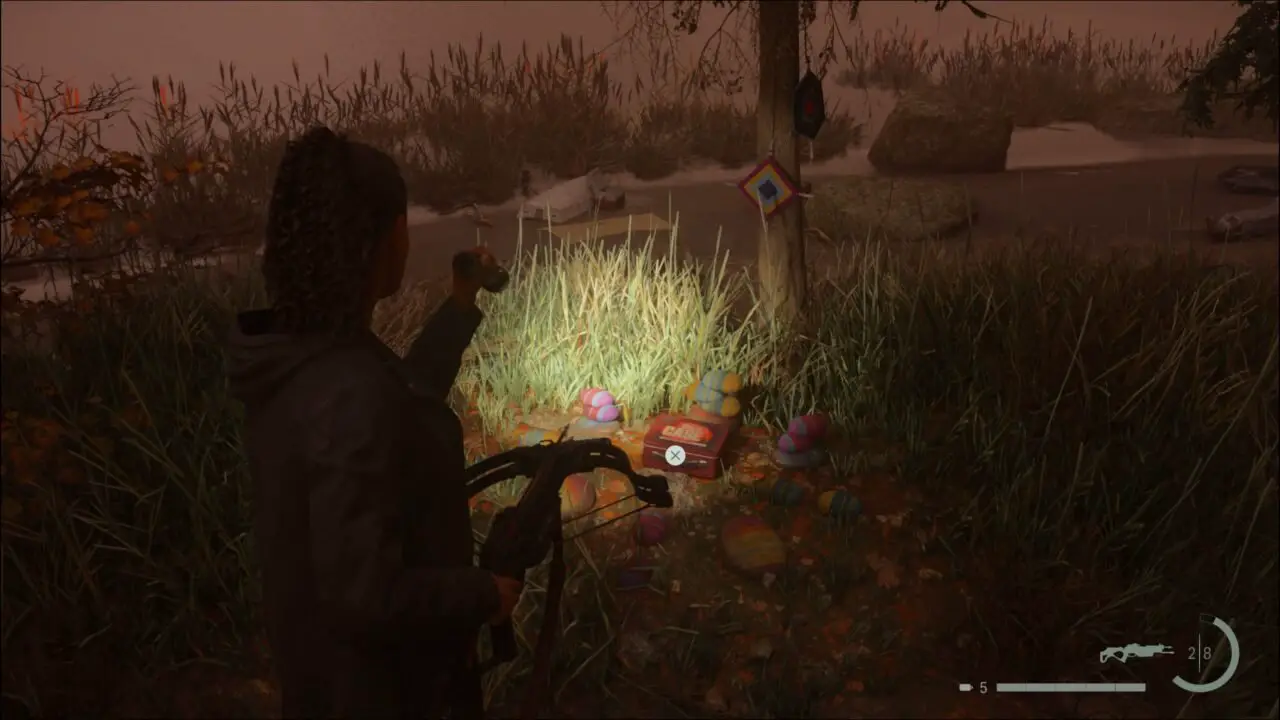Open the red lunchbox in the egg nest

point(685,445)
